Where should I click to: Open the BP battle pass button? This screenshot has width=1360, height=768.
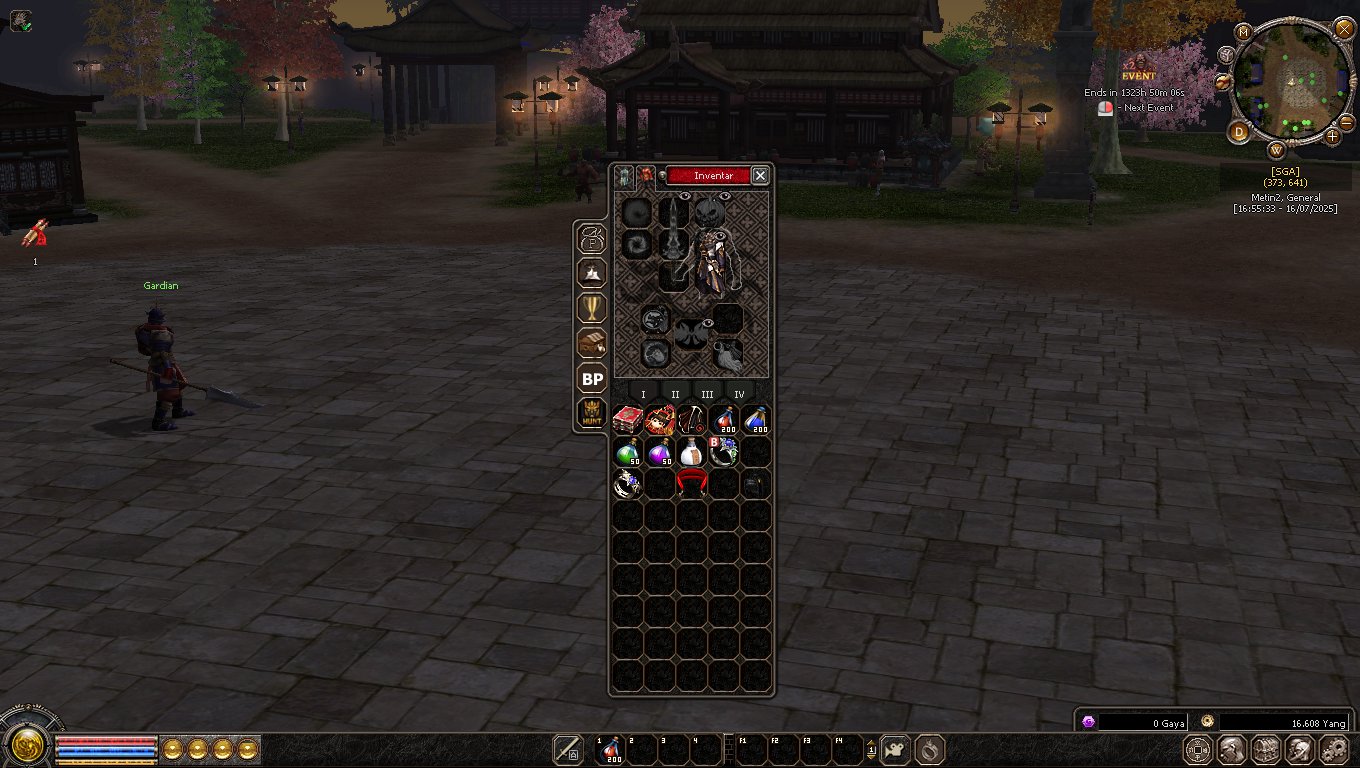[x=592, y=379]
